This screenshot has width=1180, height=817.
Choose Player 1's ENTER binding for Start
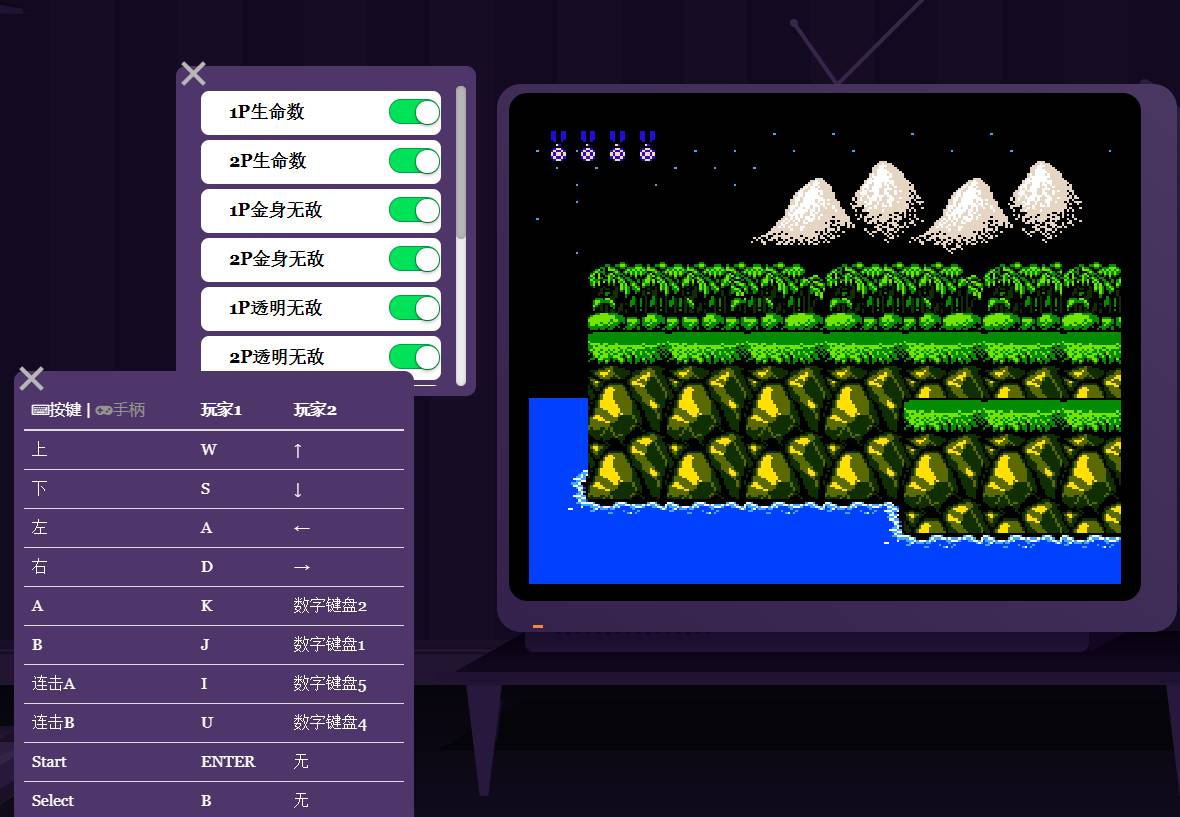click(x=228, y=762)
